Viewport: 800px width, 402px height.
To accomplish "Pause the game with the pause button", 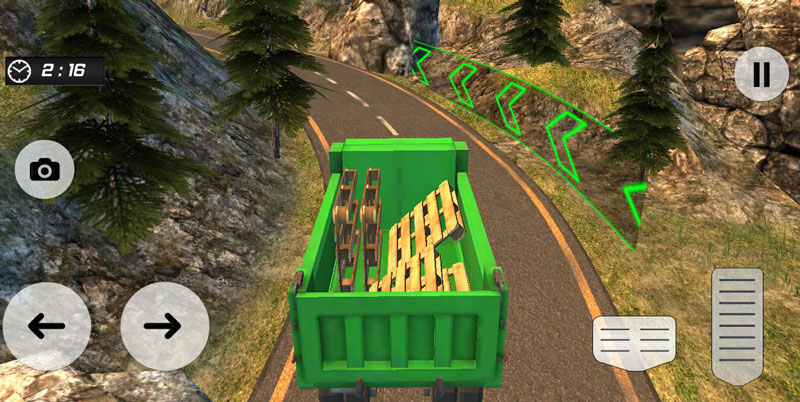I will (761, 73).
